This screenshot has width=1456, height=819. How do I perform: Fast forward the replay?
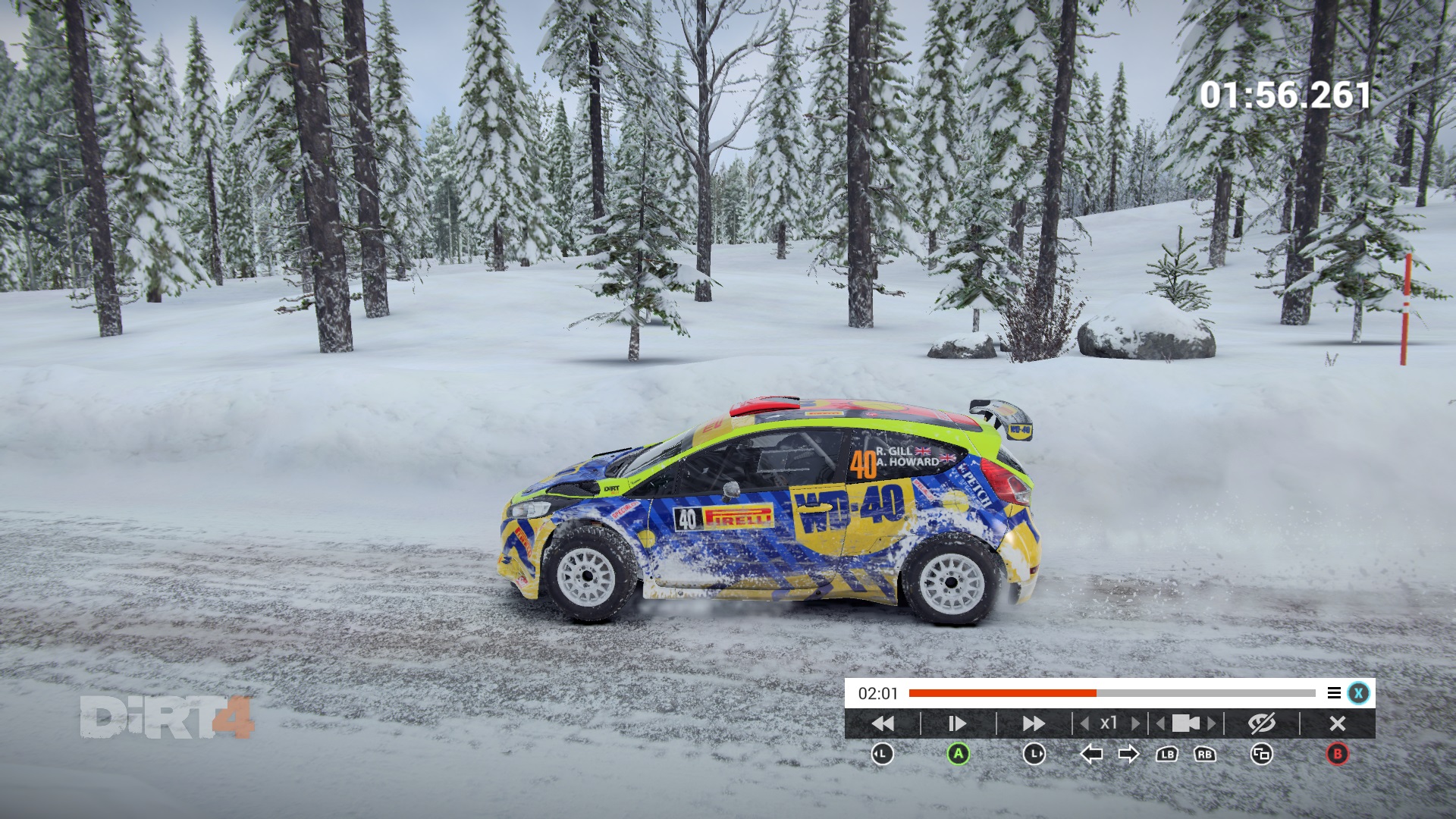point(1034,723)
